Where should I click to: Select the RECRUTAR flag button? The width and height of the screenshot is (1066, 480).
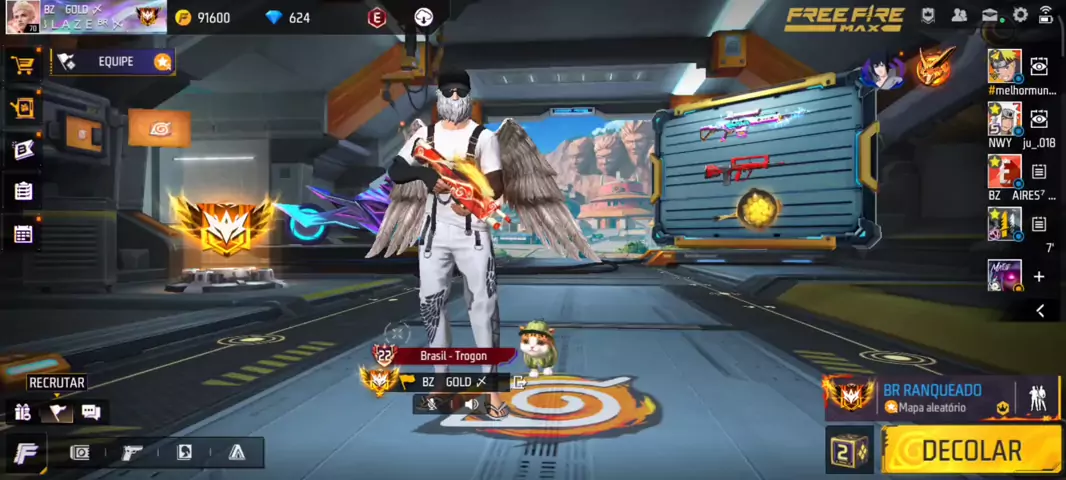(x=57, y=411)
